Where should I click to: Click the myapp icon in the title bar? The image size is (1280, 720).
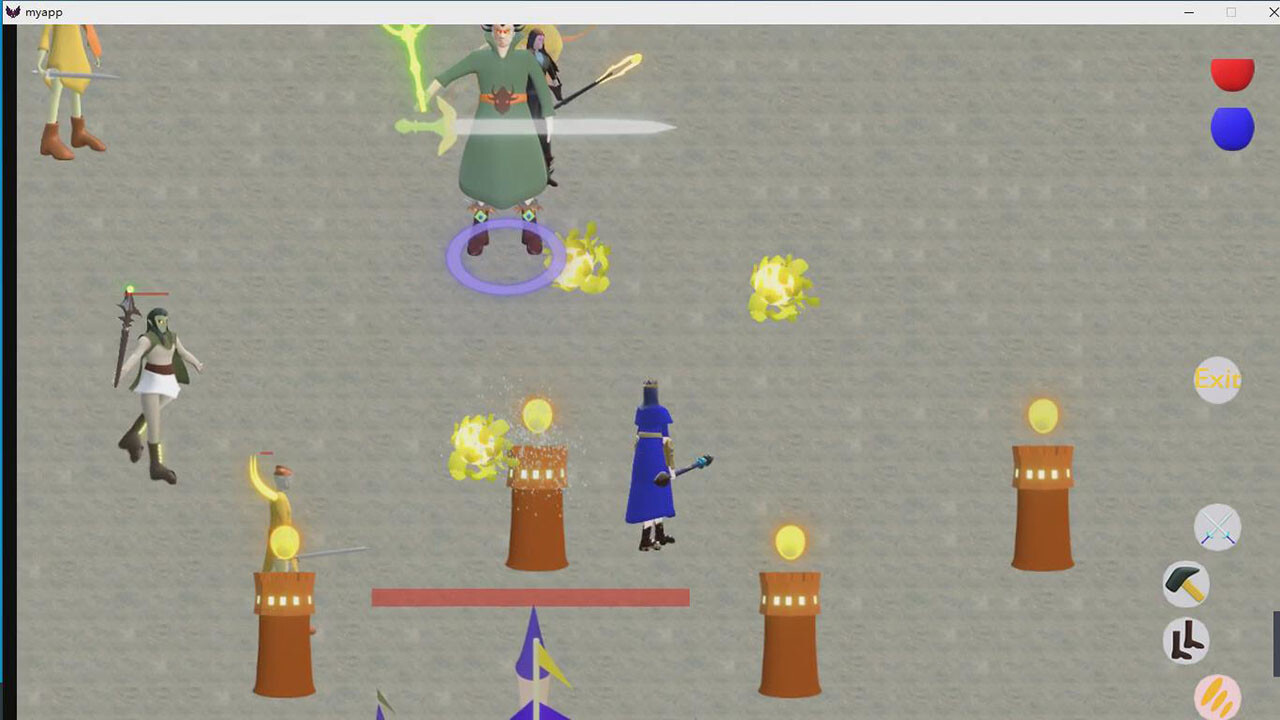[x=12, y=12]
